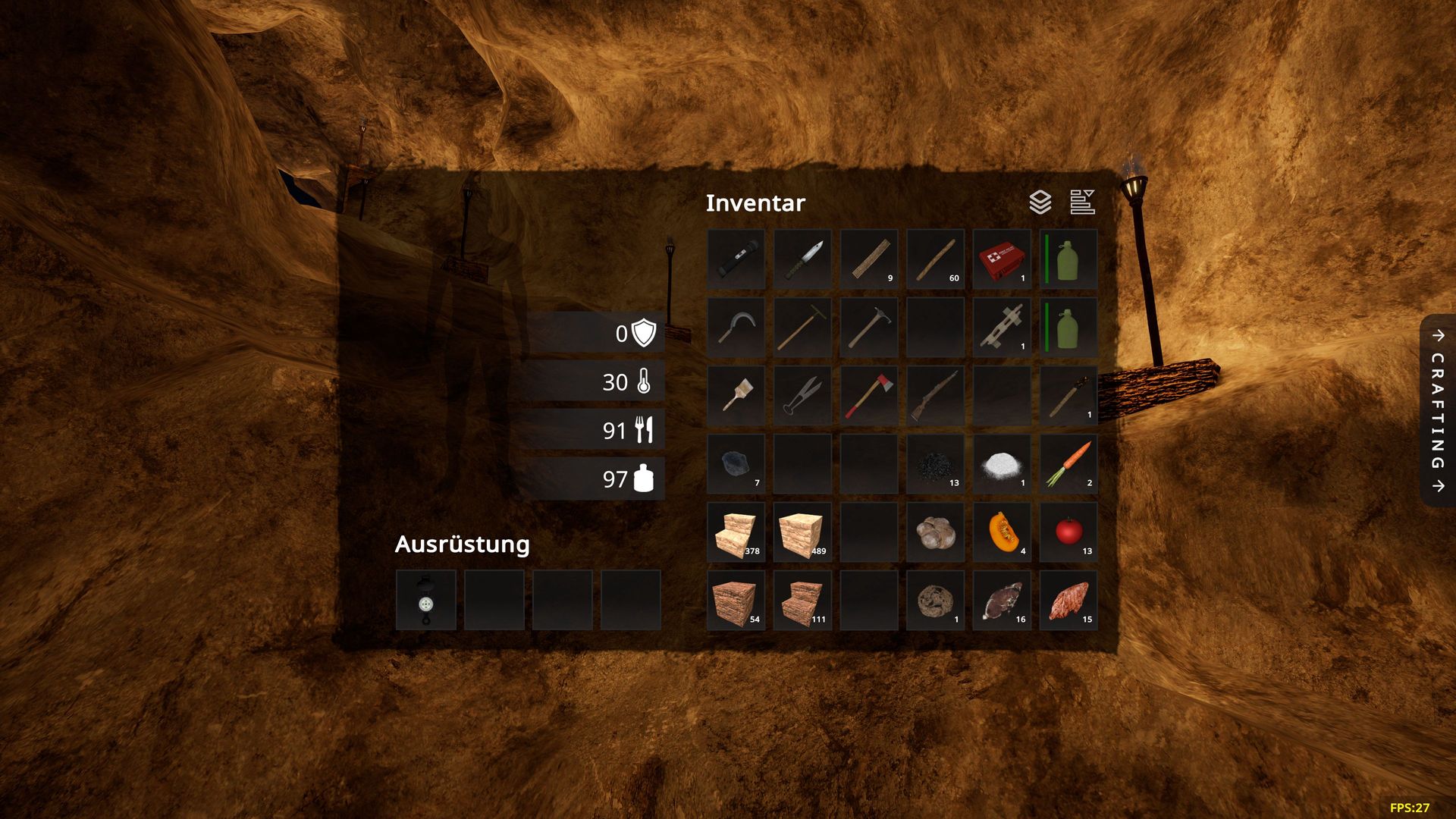Screen dimensions: 1456x819
Task: Choose the sickle tool slot
Action: (x=736, y=328)
